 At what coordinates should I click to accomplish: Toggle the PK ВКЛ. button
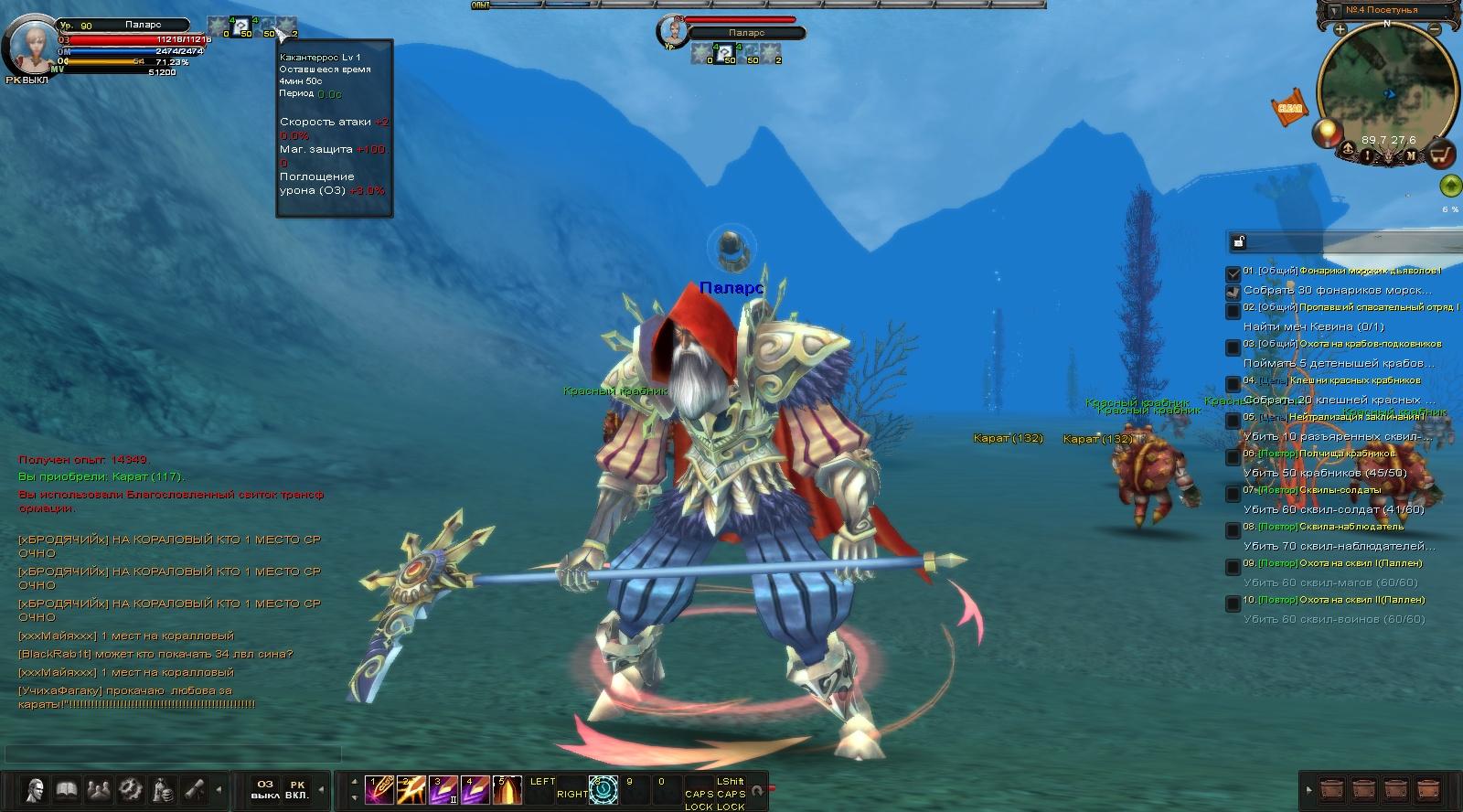click(297, 789)
